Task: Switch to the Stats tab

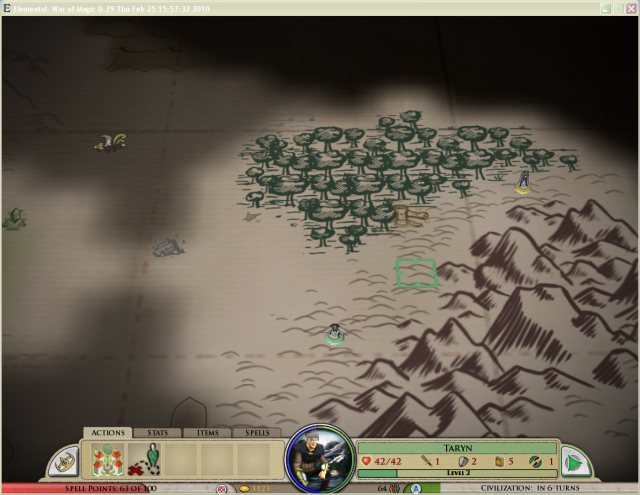Action: click(x=158, y=433)
